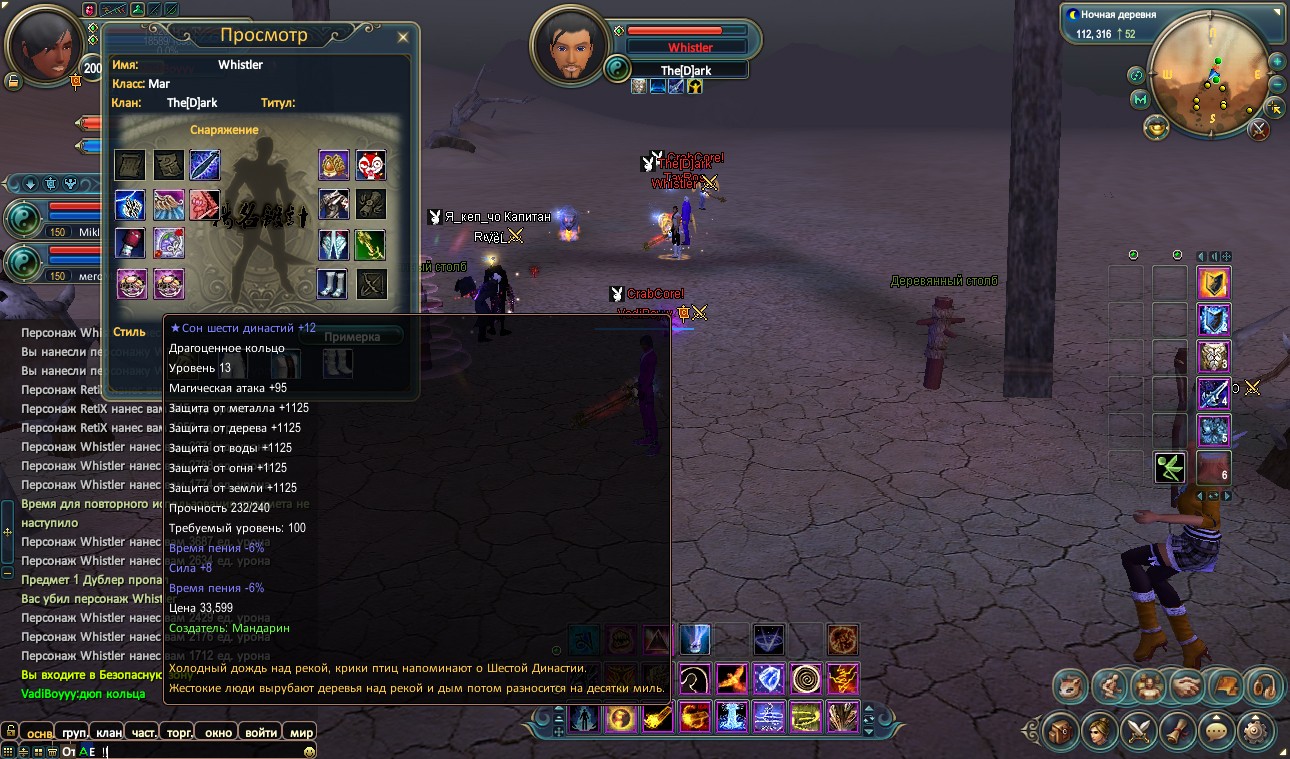Inspect the red-white mask equipment slot
Screen dimensions: 1290x759
371,165
